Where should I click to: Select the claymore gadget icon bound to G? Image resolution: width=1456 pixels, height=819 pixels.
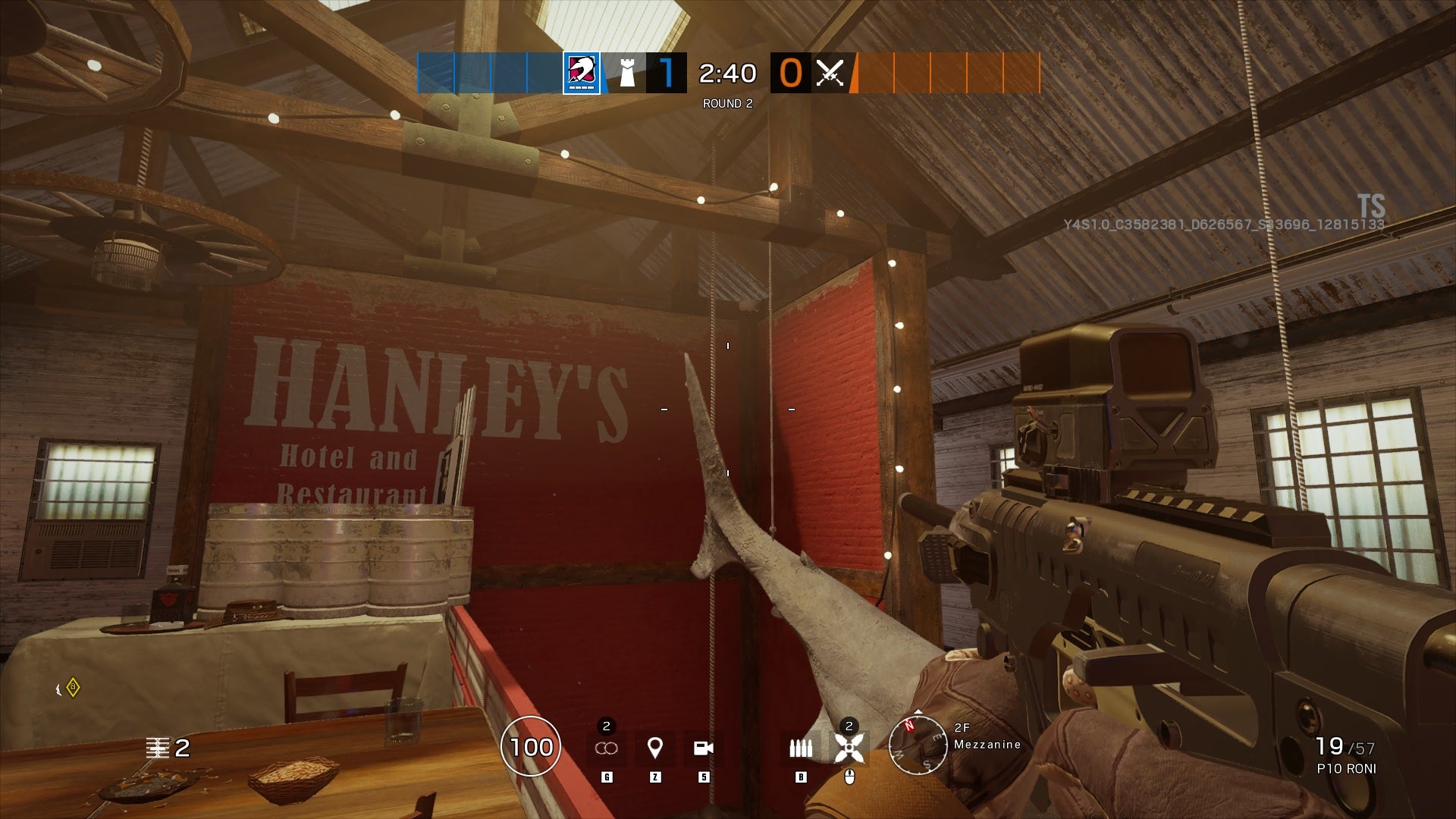pos(606,748)
